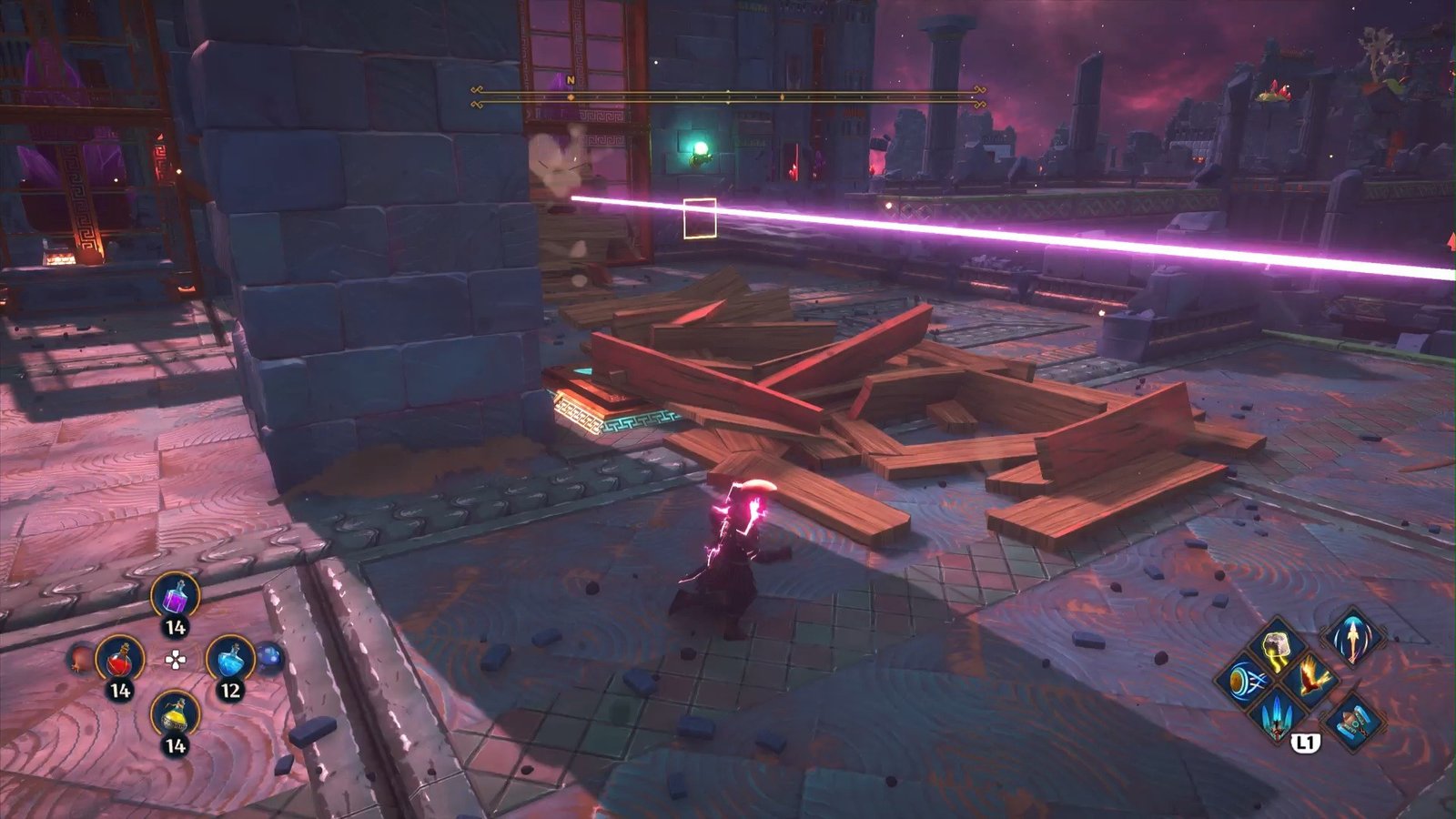Use the purple potion with 14 charges

tap(174, 598)
